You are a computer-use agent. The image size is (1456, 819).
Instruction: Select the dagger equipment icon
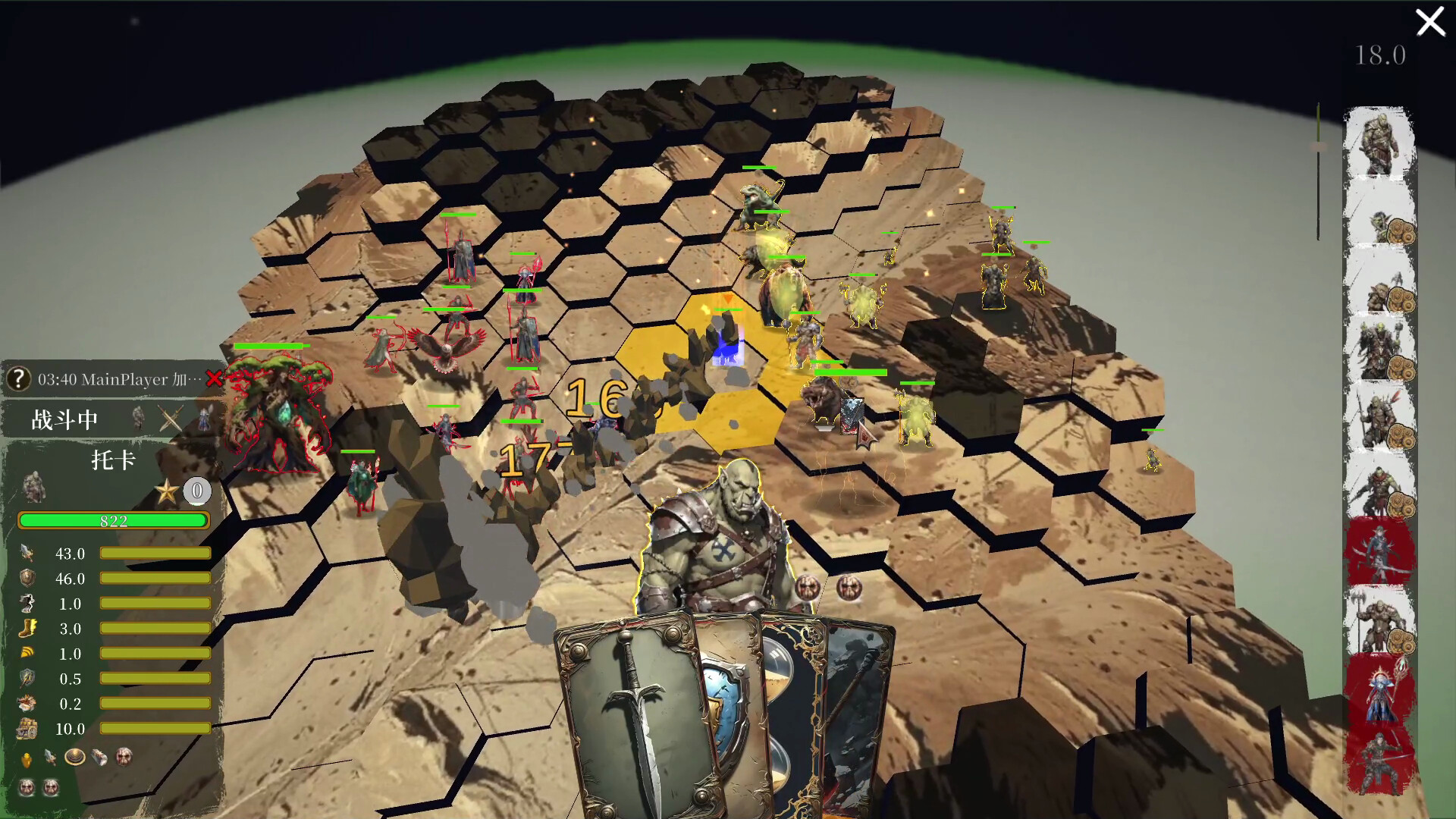point(50,755)
